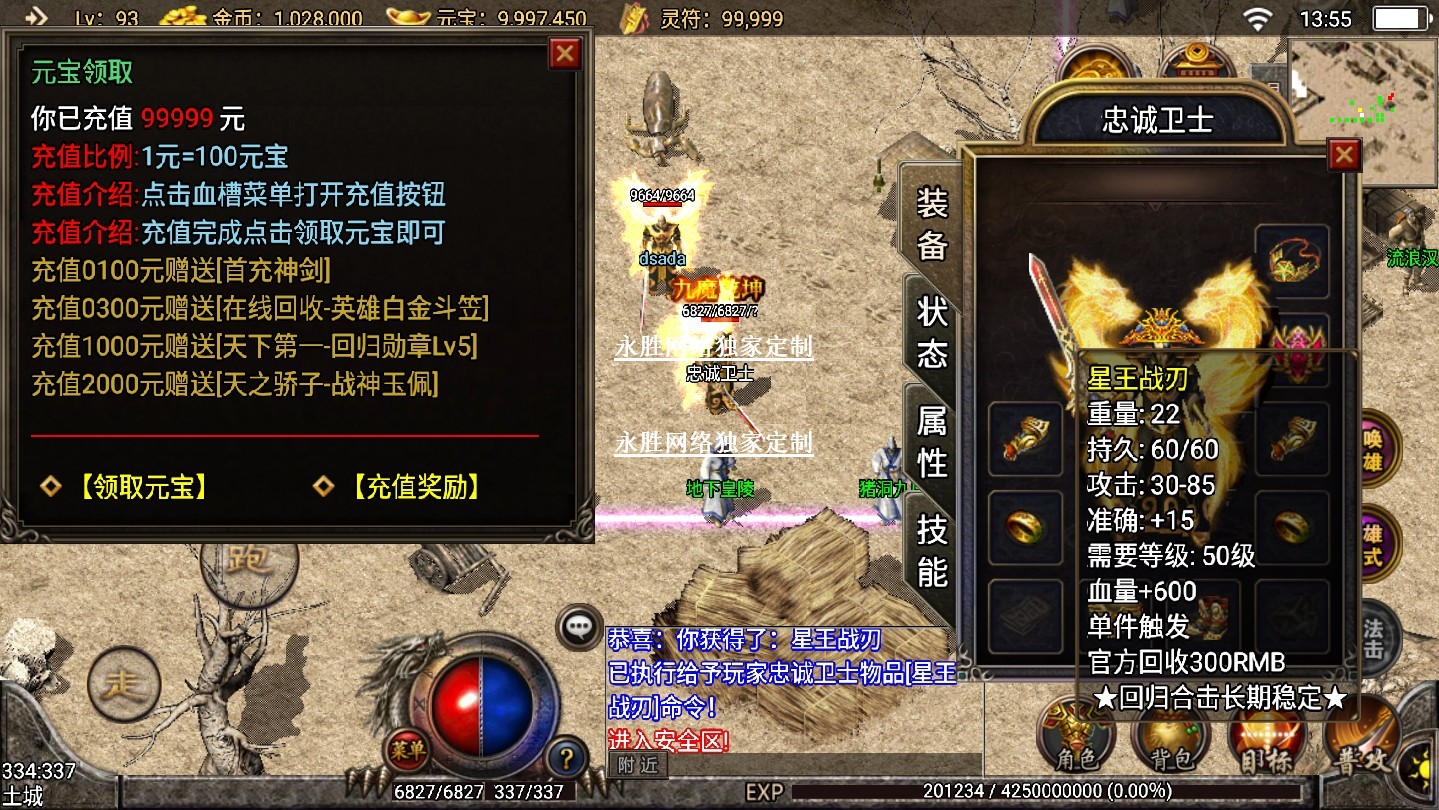Viewport: 1439px width, 810px height.
Task: Open the 【充值奖励】 recharge rewards
Action: coord(413,487)
